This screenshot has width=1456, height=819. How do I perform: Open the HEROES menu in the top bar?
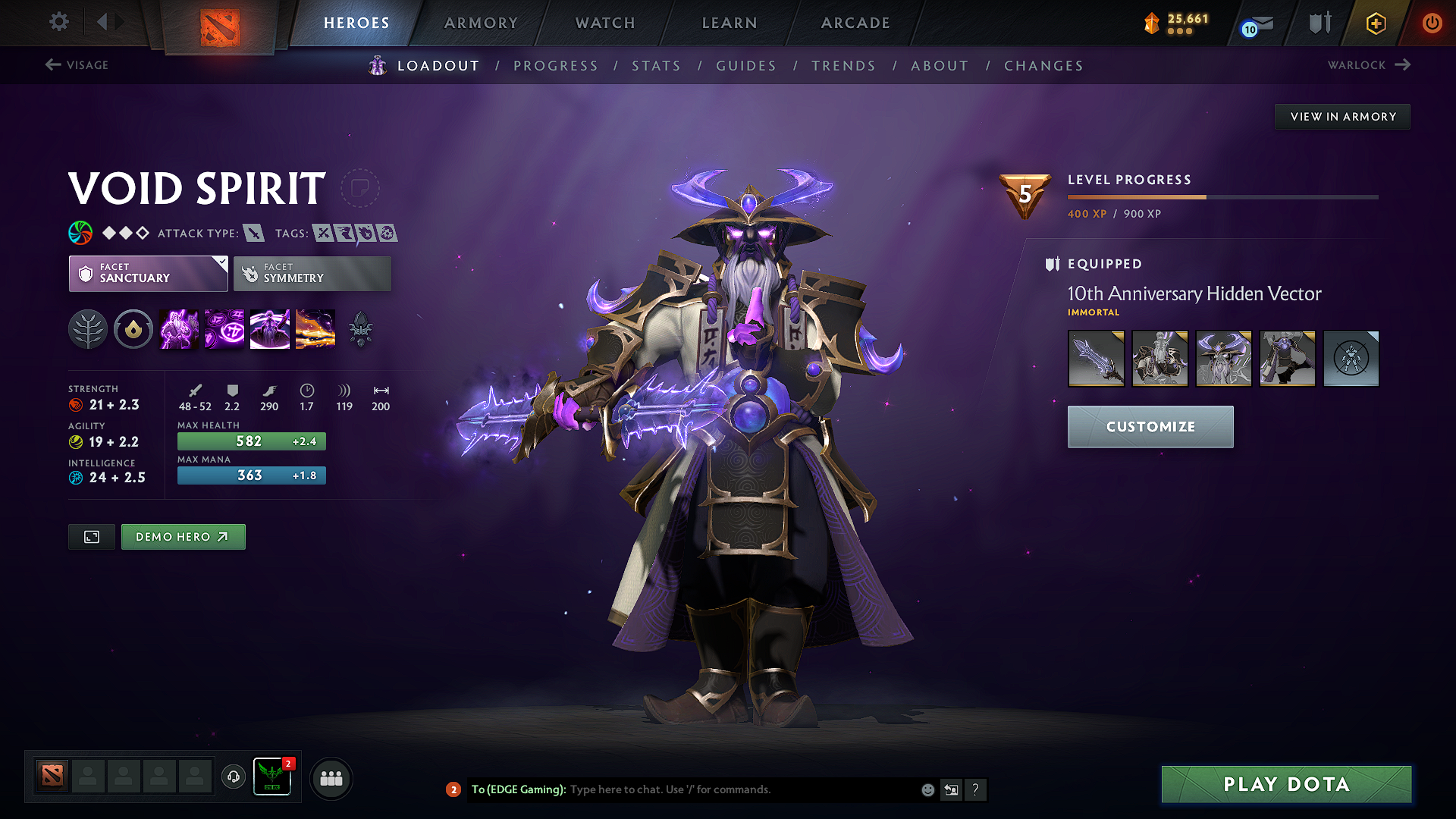[x=356, y=23]
